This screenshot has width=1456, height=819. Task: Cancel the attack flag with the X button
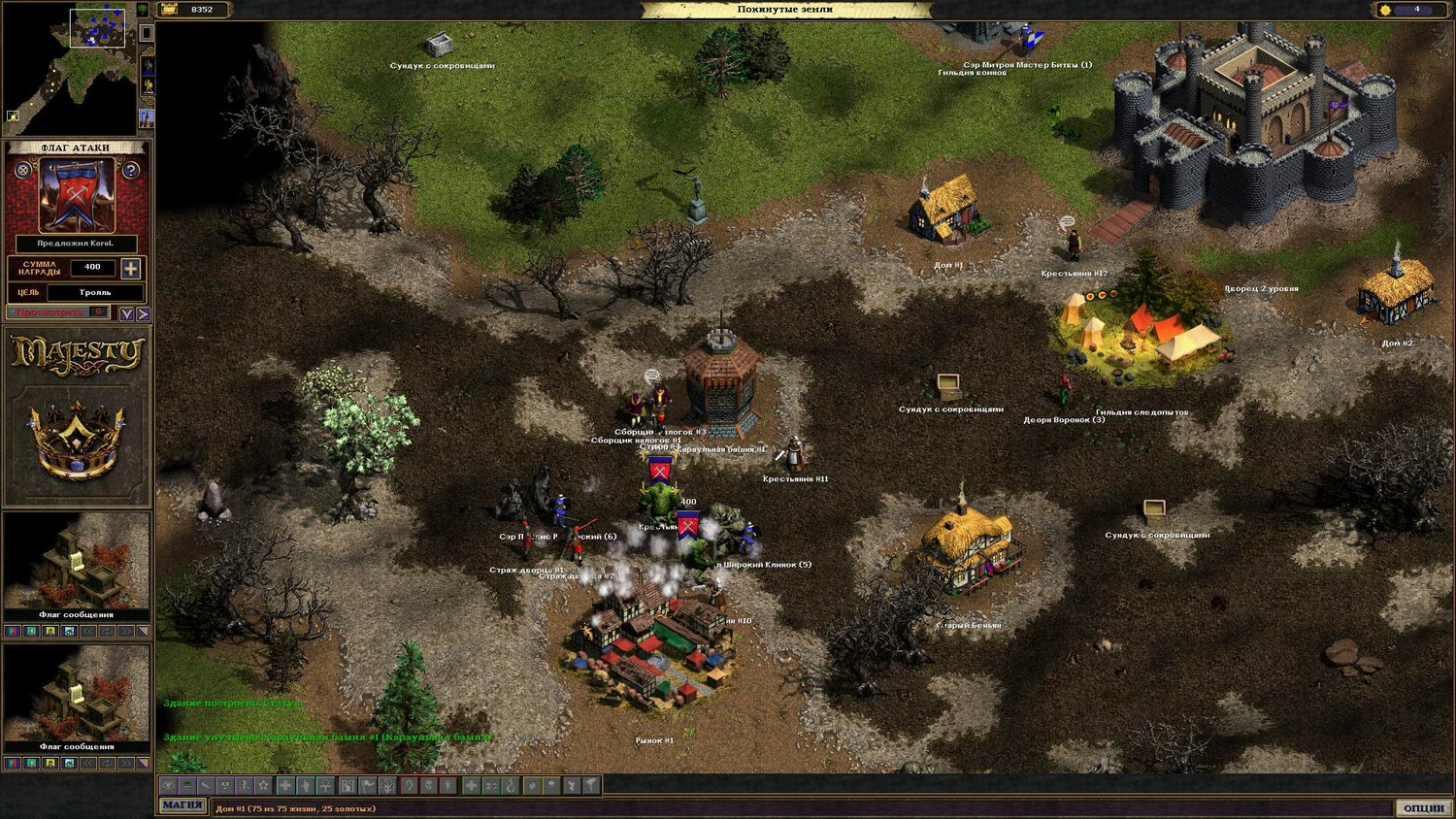(x=23, y=171)
